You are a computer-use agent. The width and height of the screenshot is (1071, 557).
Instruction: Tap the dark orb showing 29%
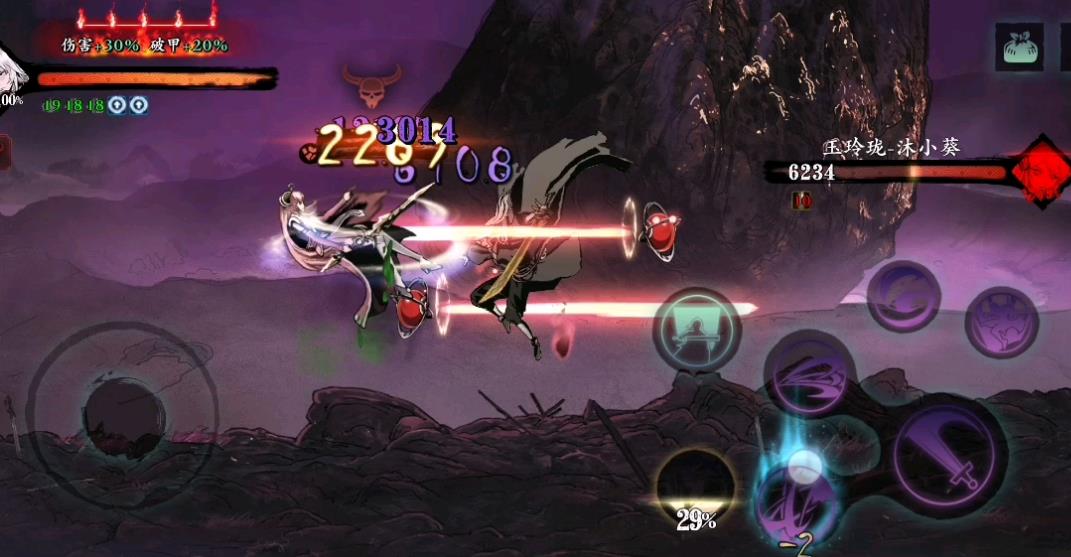coord(696,487)
